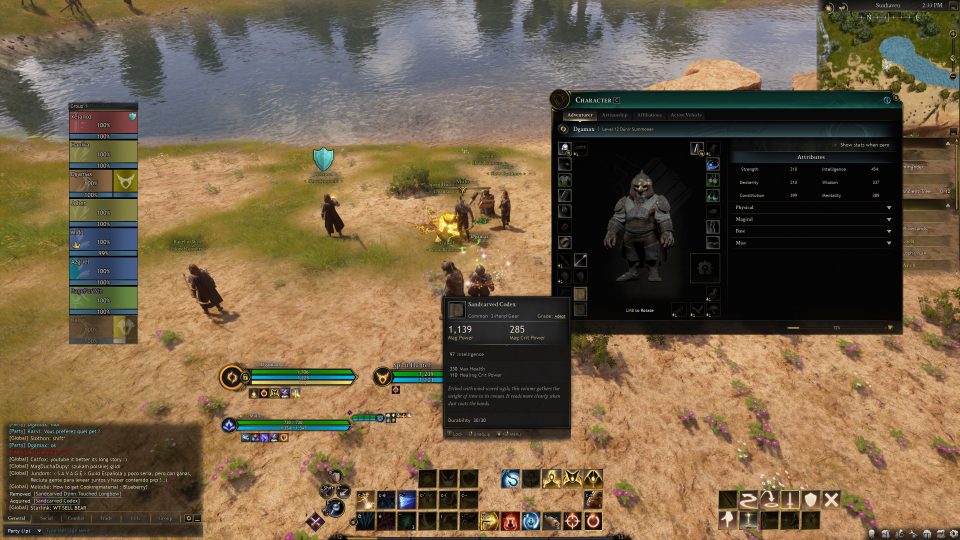Select the shield pet command
The width and height of the screenshot is (960, 540).
810,499
